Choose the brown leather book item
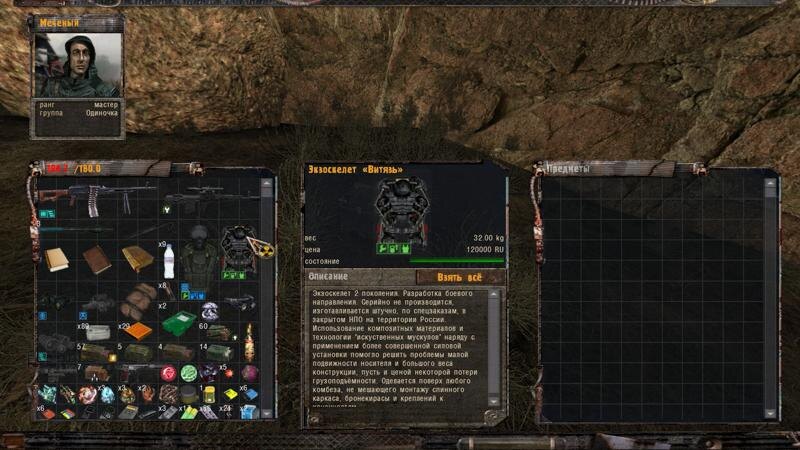 97,260
